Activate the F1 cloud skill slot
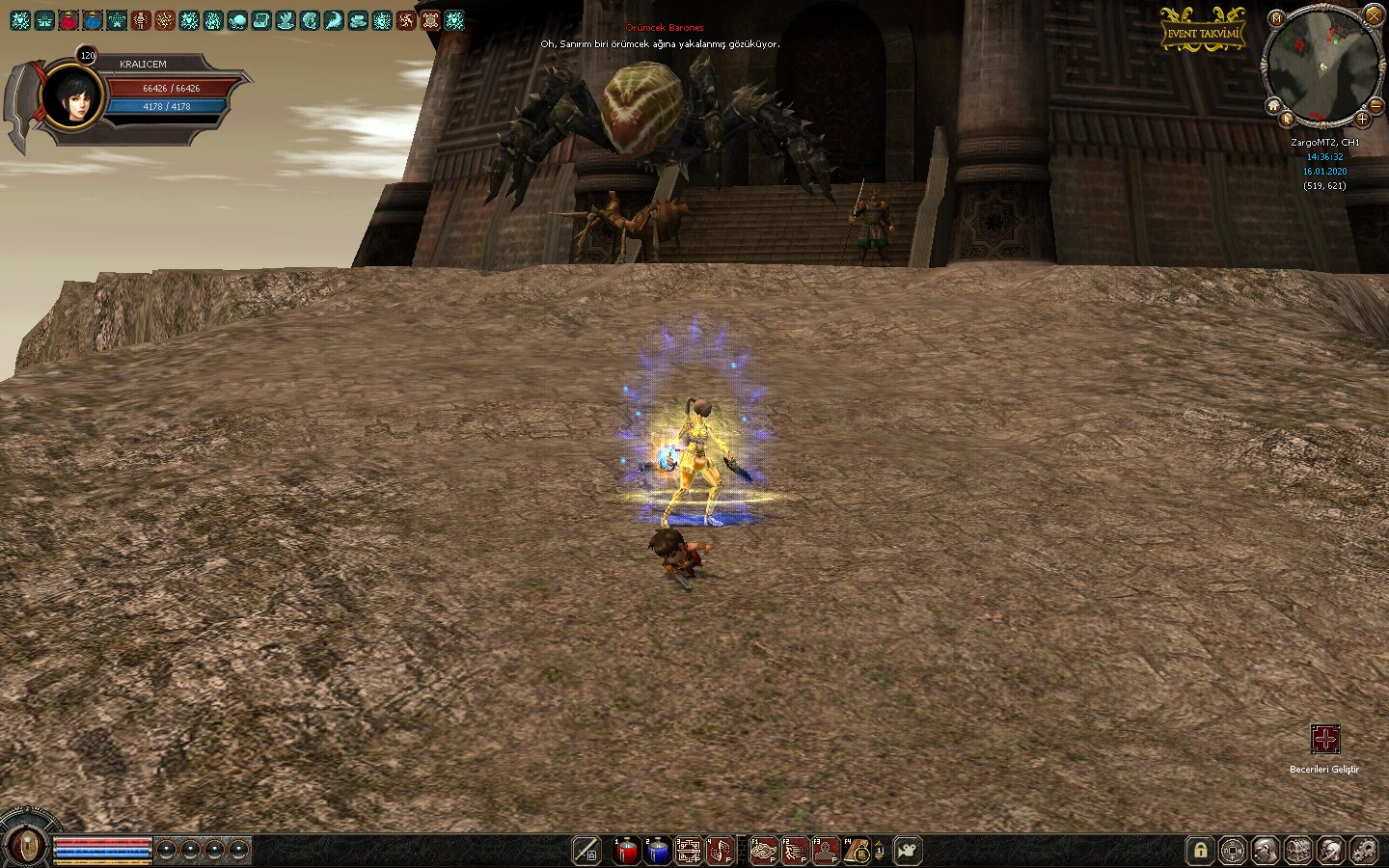The width and height of the screenshot is (1389, 868). 763,851
